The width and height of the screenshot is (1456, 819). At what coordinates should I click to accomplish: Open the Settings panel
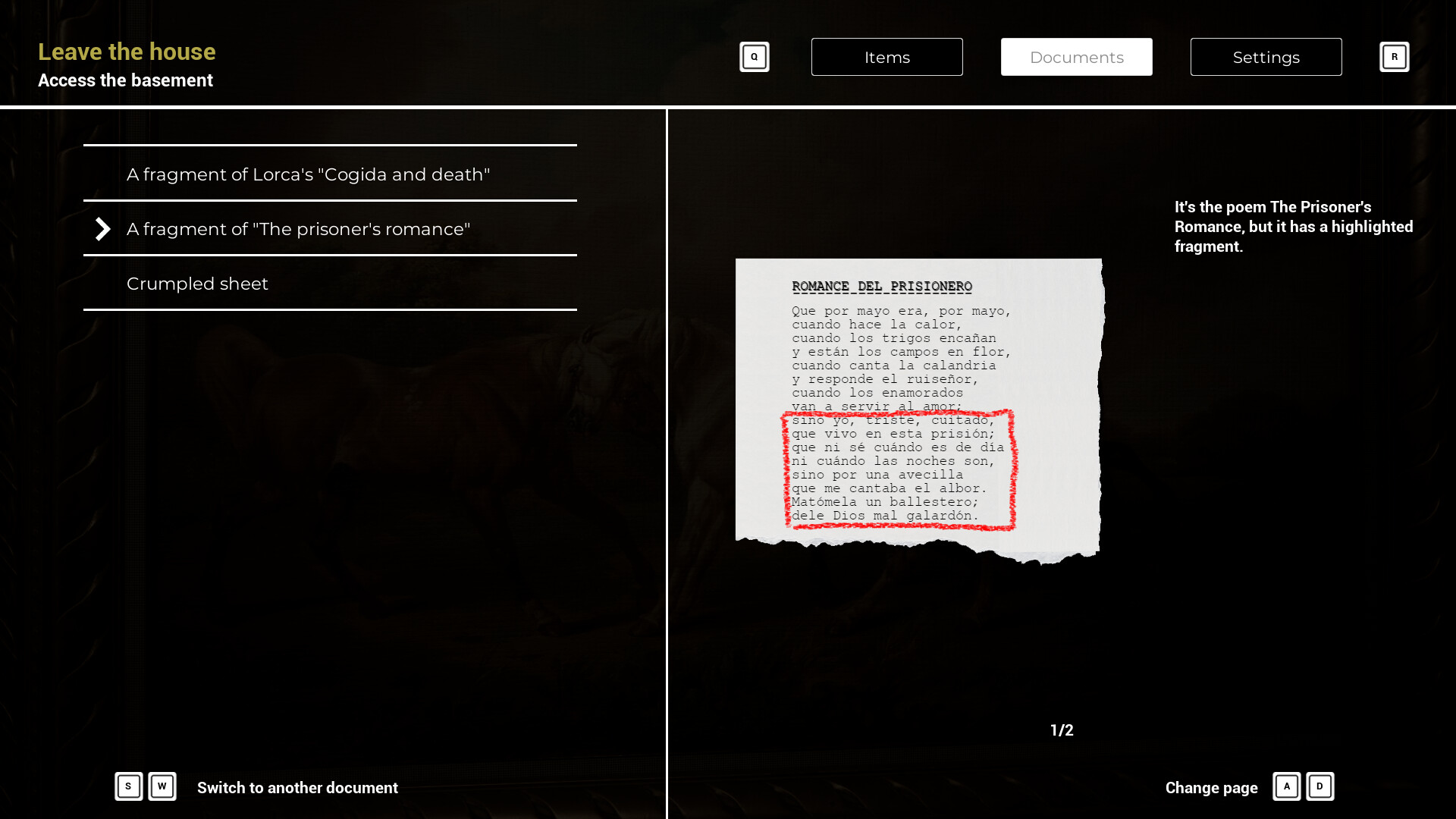tap(1266, 57)
